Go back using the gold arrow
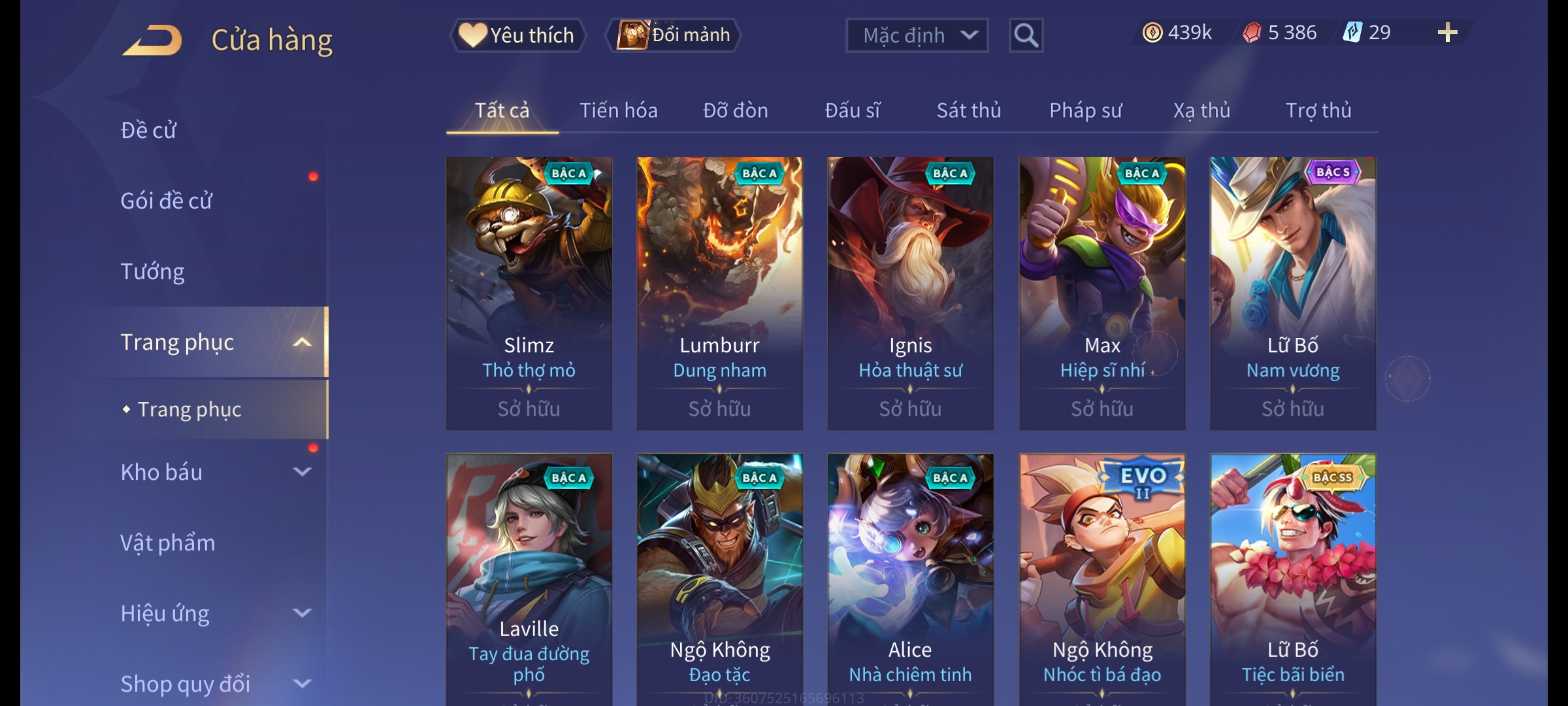1568x706 pixels. pos(152,41)
